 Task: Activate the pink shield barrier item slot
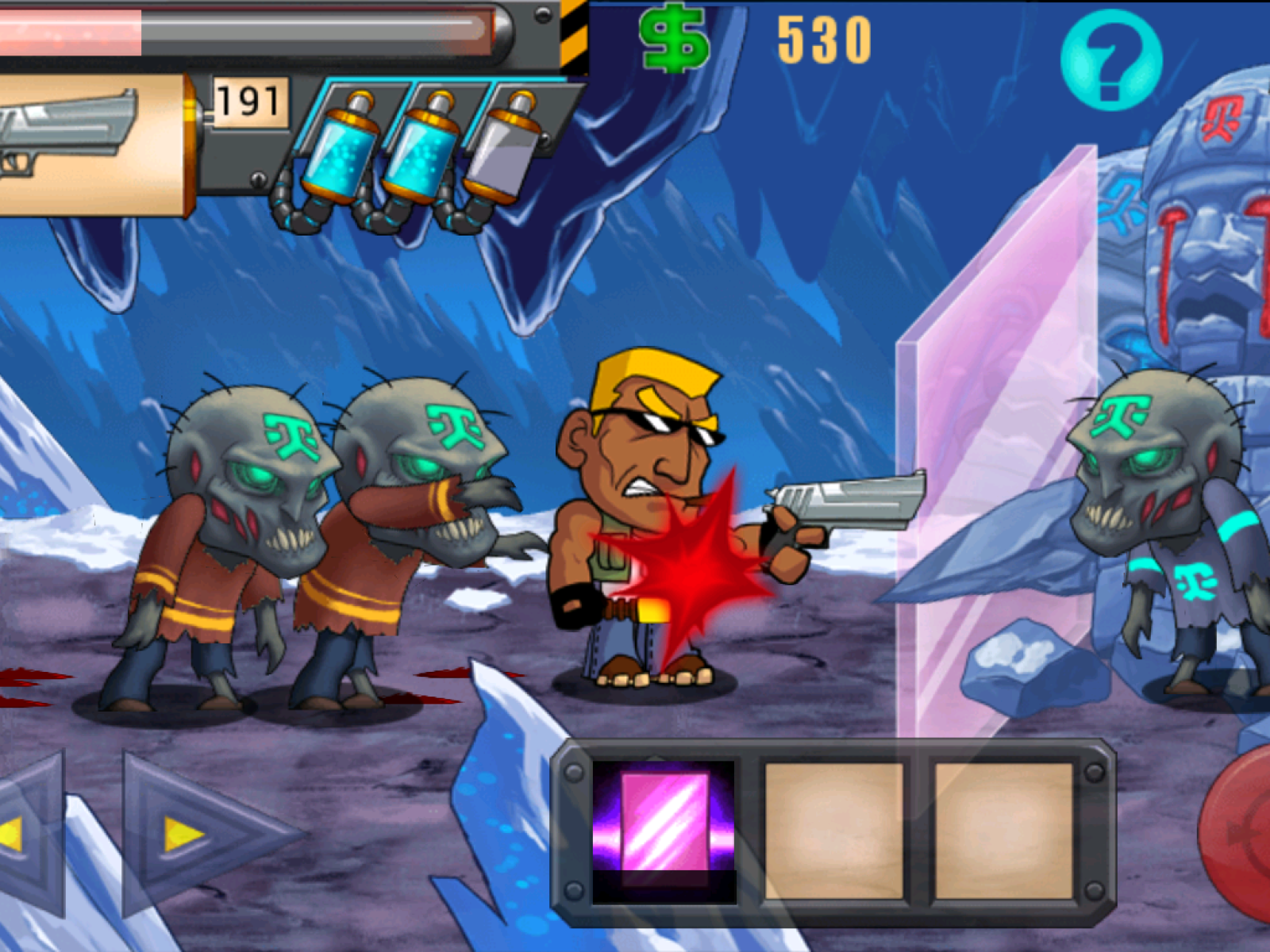pyautogui.click(x=664, y=830)
